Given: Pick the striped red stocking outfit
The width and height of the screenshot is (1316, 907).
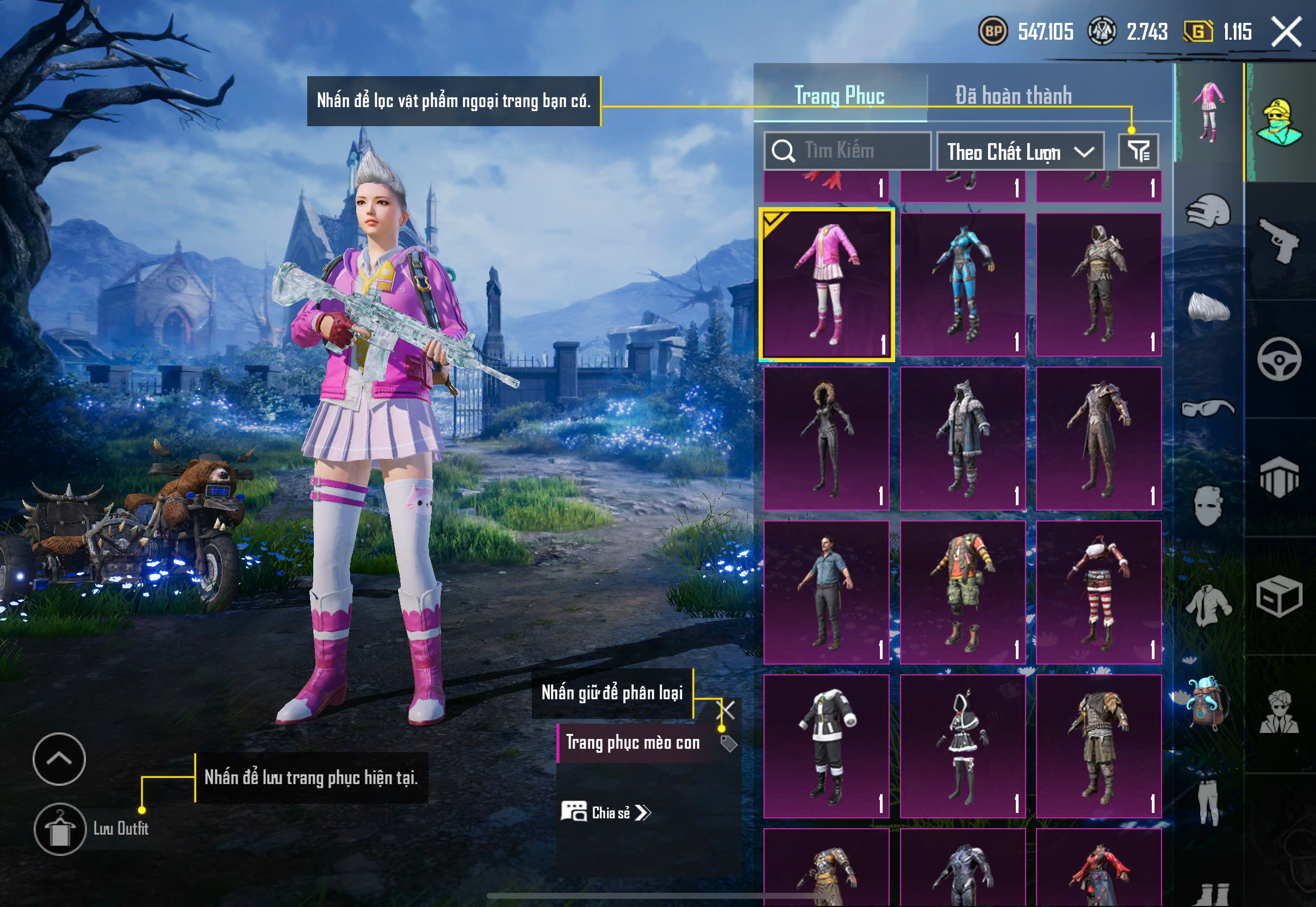Looking at the screenshot, I should click(1098, 592).
